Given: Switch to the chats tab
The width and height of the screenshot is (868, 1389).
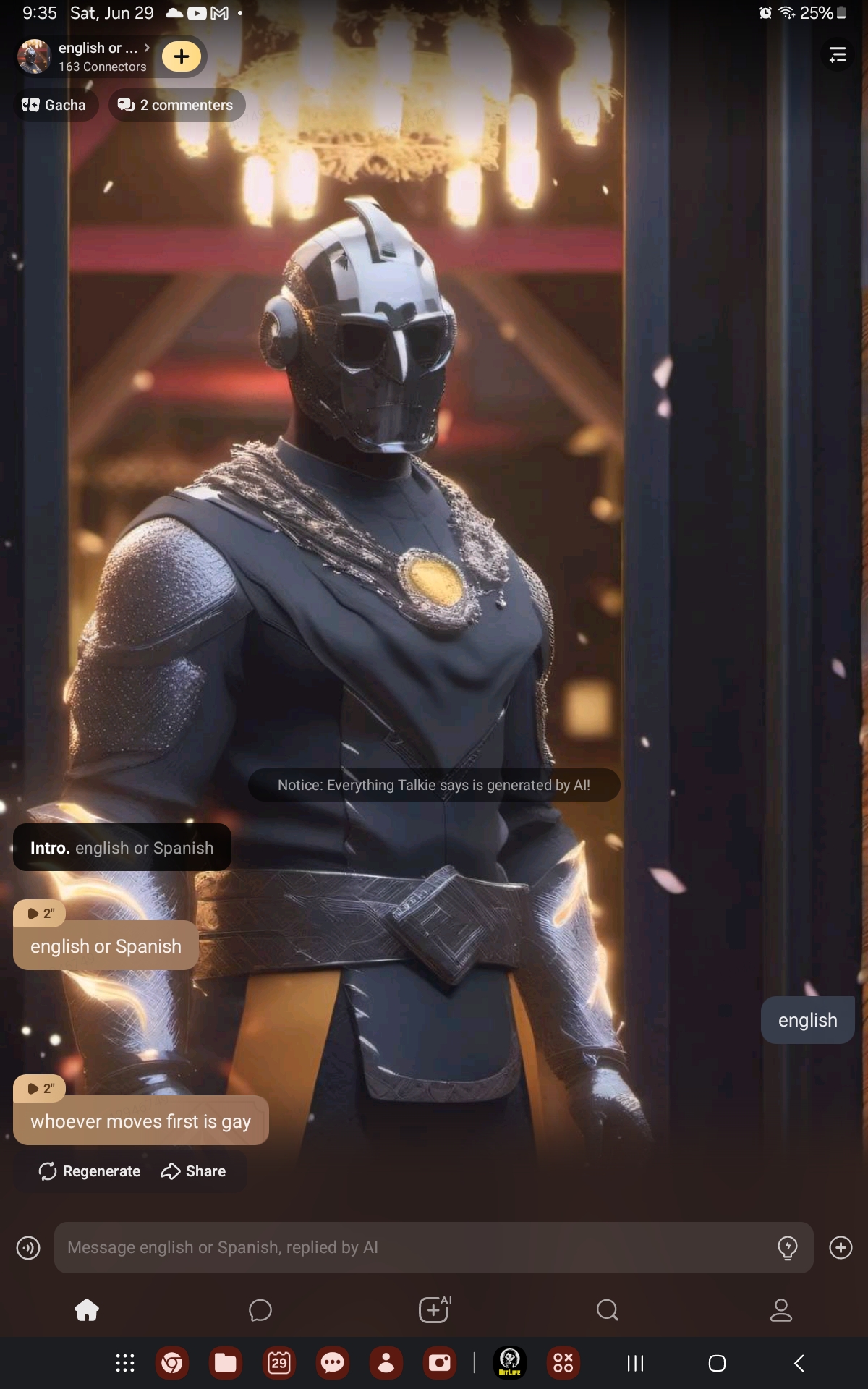Looking at the screenshot, I should click(x=260, y=1310).
